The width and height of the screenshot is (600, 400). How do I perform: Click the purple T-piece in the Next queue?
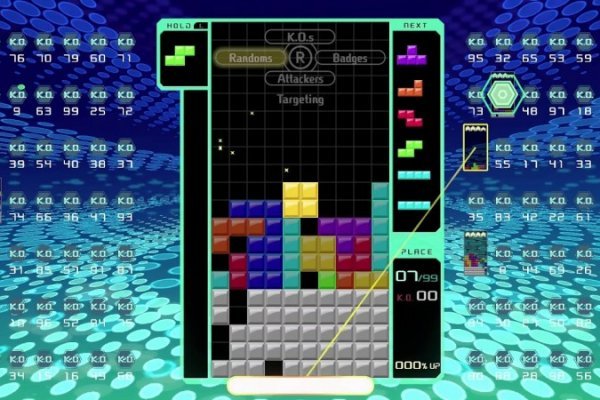(411, 54)
